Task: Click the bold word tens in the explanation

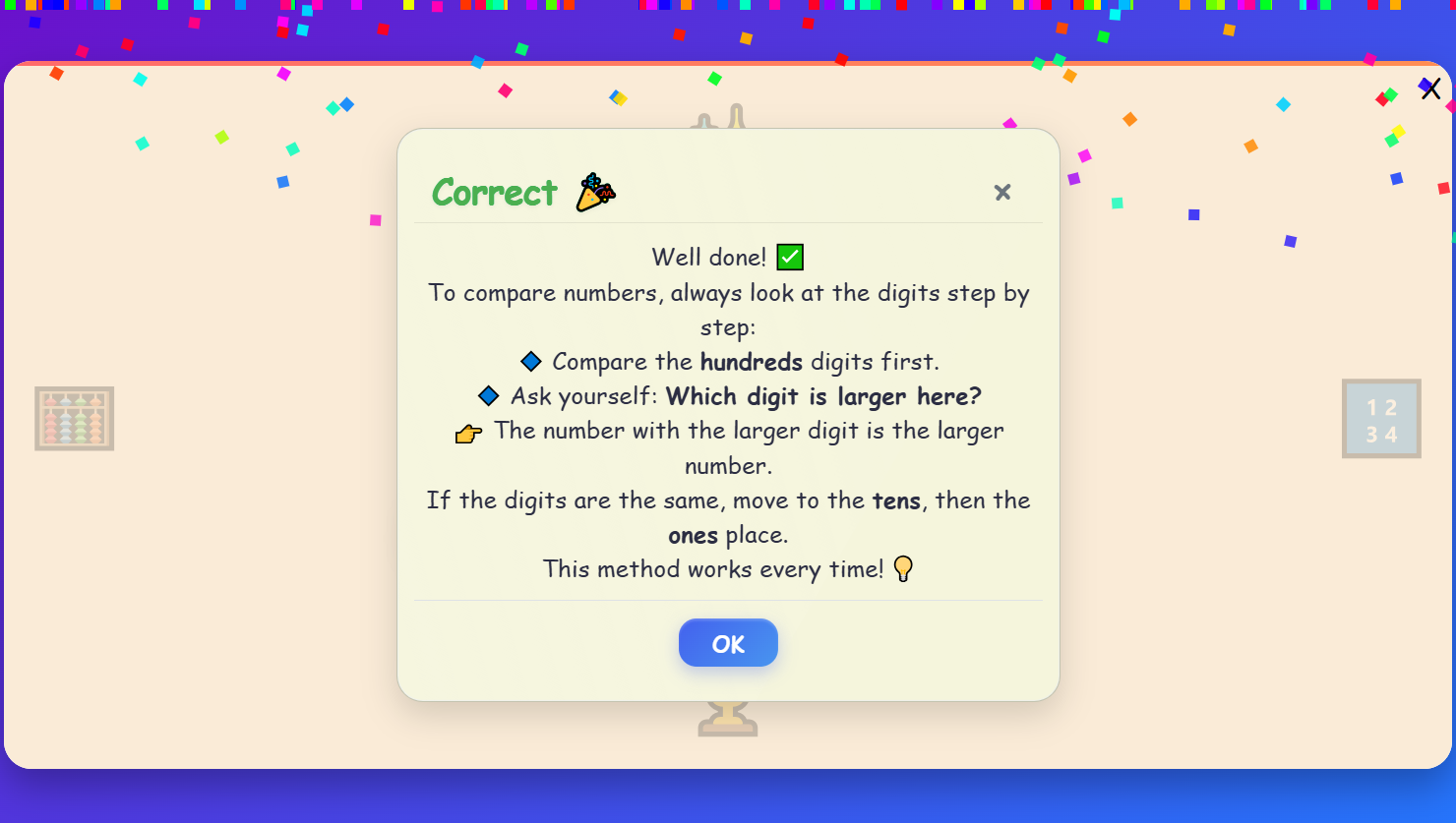Action: coord(896,500)
